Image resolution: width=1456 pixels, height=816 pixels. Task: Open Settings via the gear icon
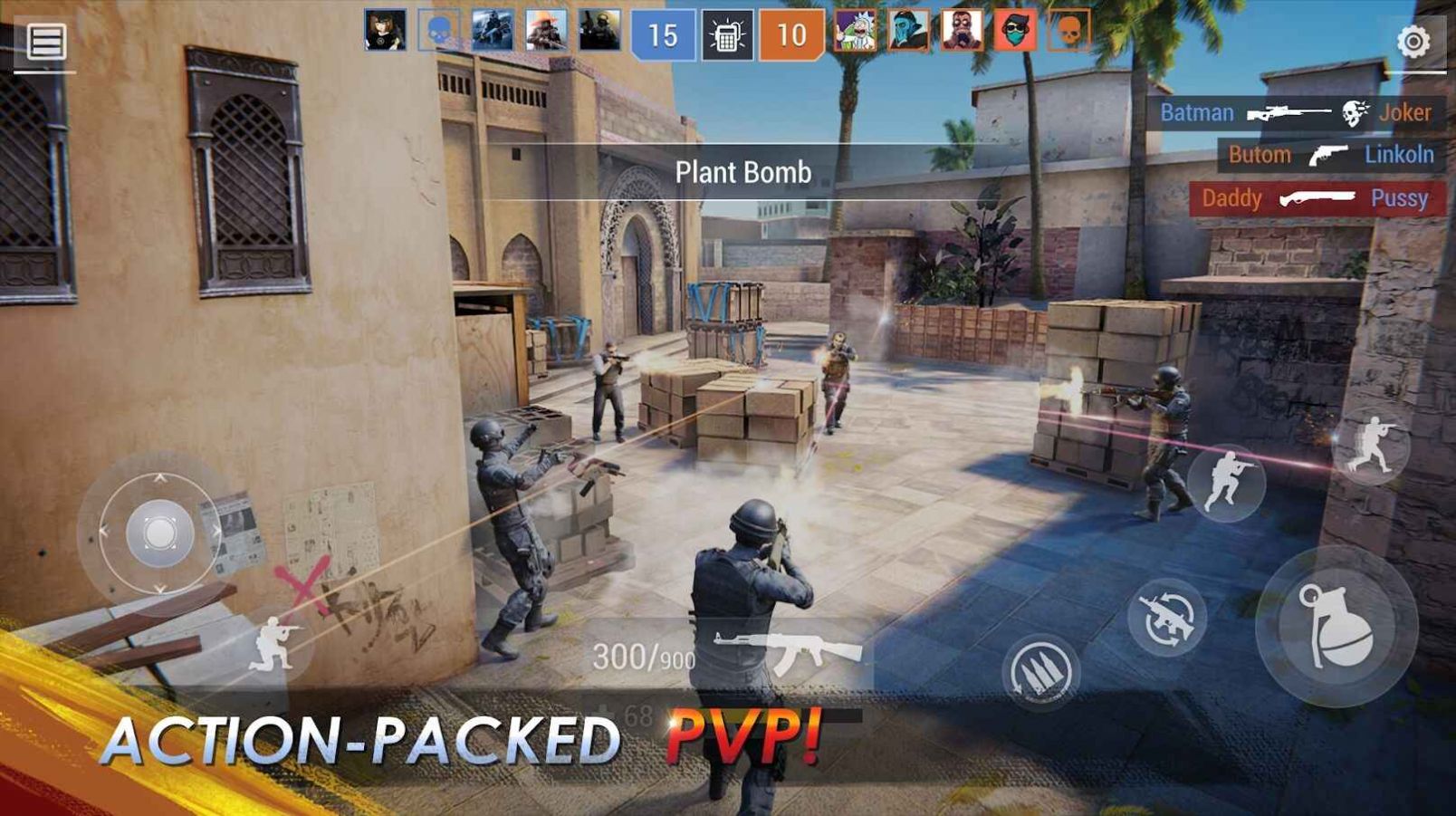(x=1413, y=41)
